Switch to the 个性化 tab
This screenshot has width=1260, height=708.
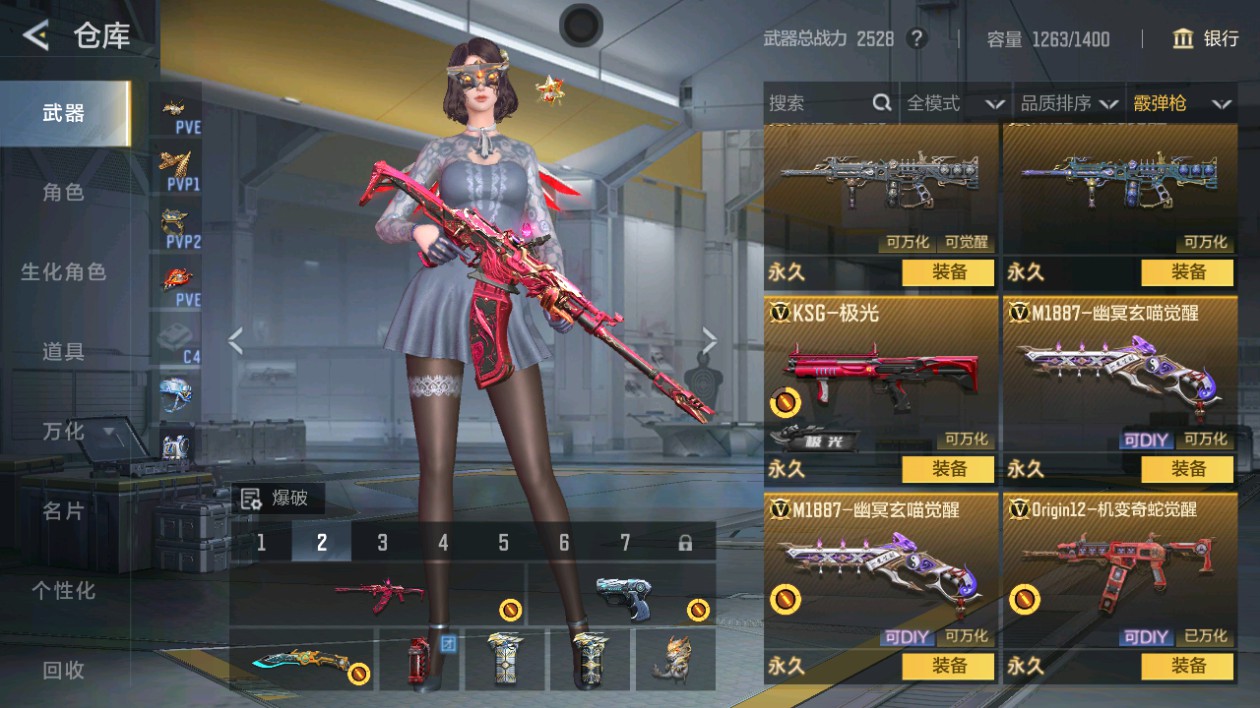coord(63,591)
